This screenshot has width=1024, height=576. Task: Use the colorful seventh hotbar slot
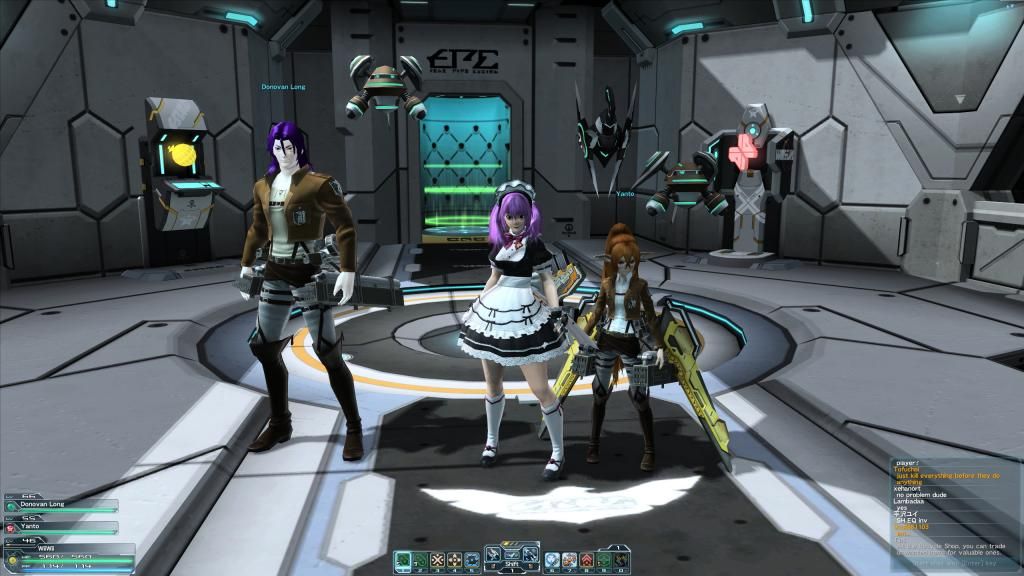pyautogui.click(x=568, y=559)
